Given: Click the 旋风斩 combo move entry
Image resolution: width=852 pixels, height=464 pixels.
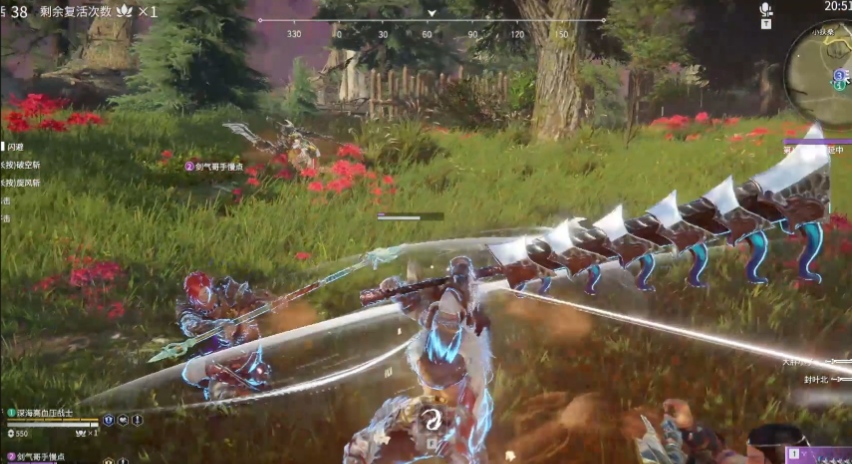Looking at the screenshot, I should tap(21, 183).
